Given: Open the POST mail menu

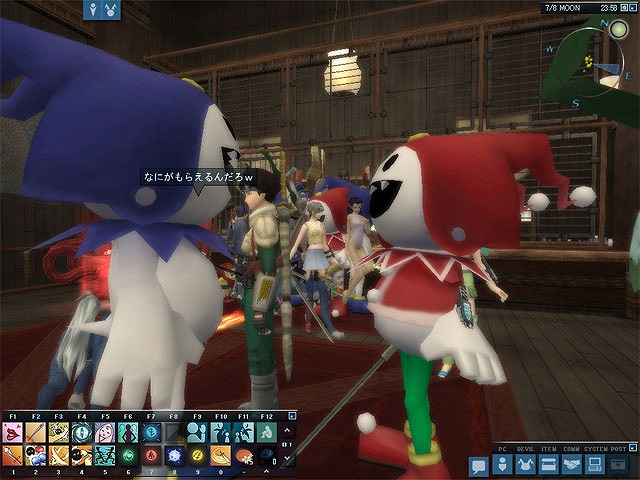Looking at the screenshot, I should (x=618, y=466).
